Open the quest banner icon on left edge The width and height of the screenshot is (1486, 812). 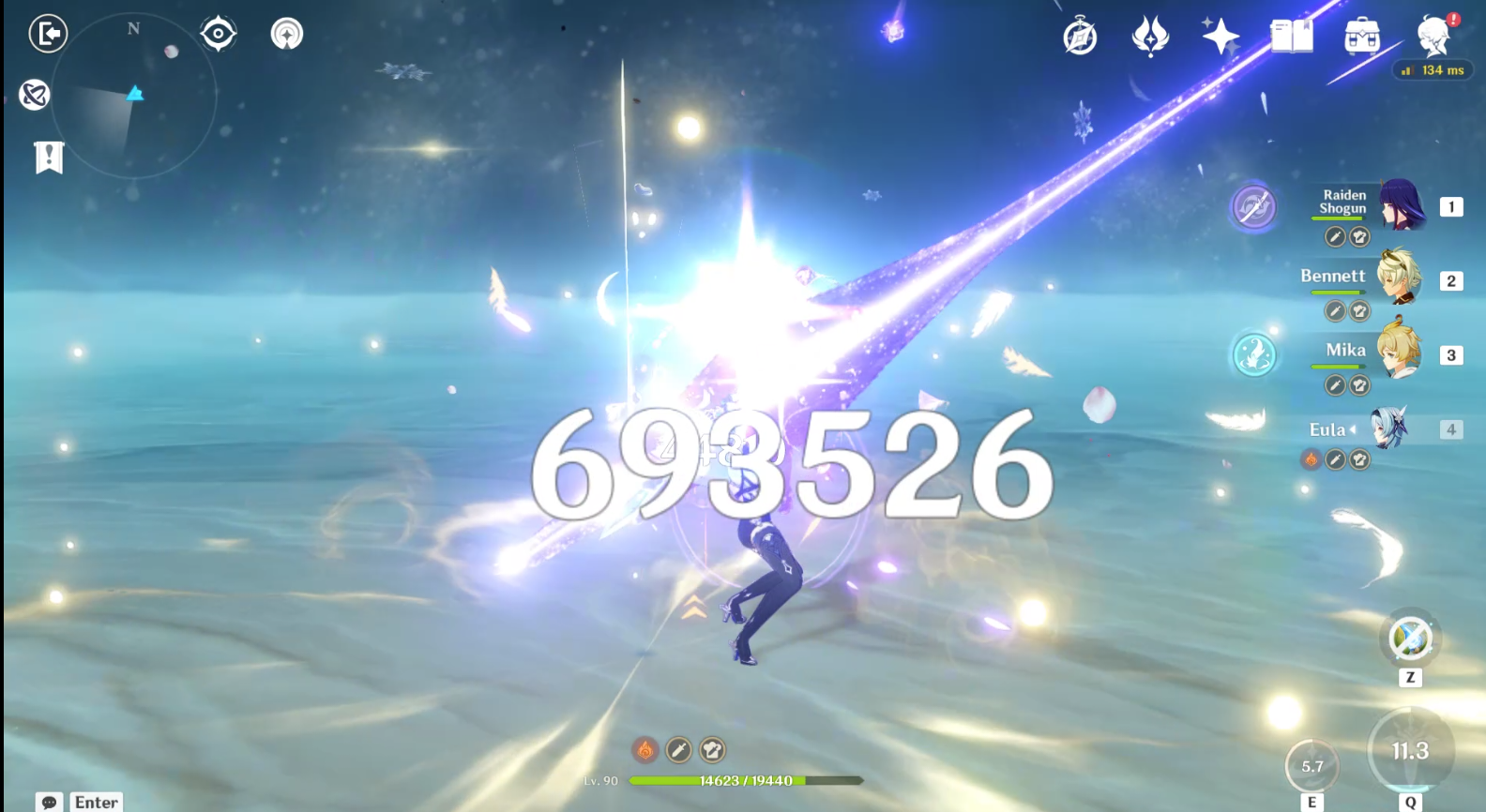pos(49,158)
